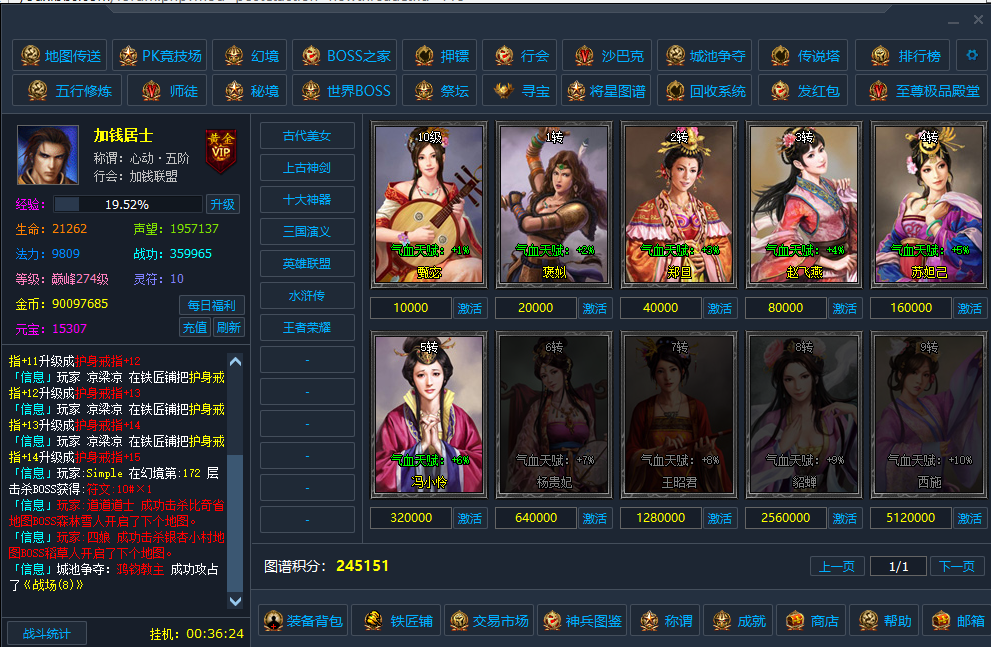Activate the 西施 card costing 5120000
The image size is (991, 647).
(x=969, y=518)
